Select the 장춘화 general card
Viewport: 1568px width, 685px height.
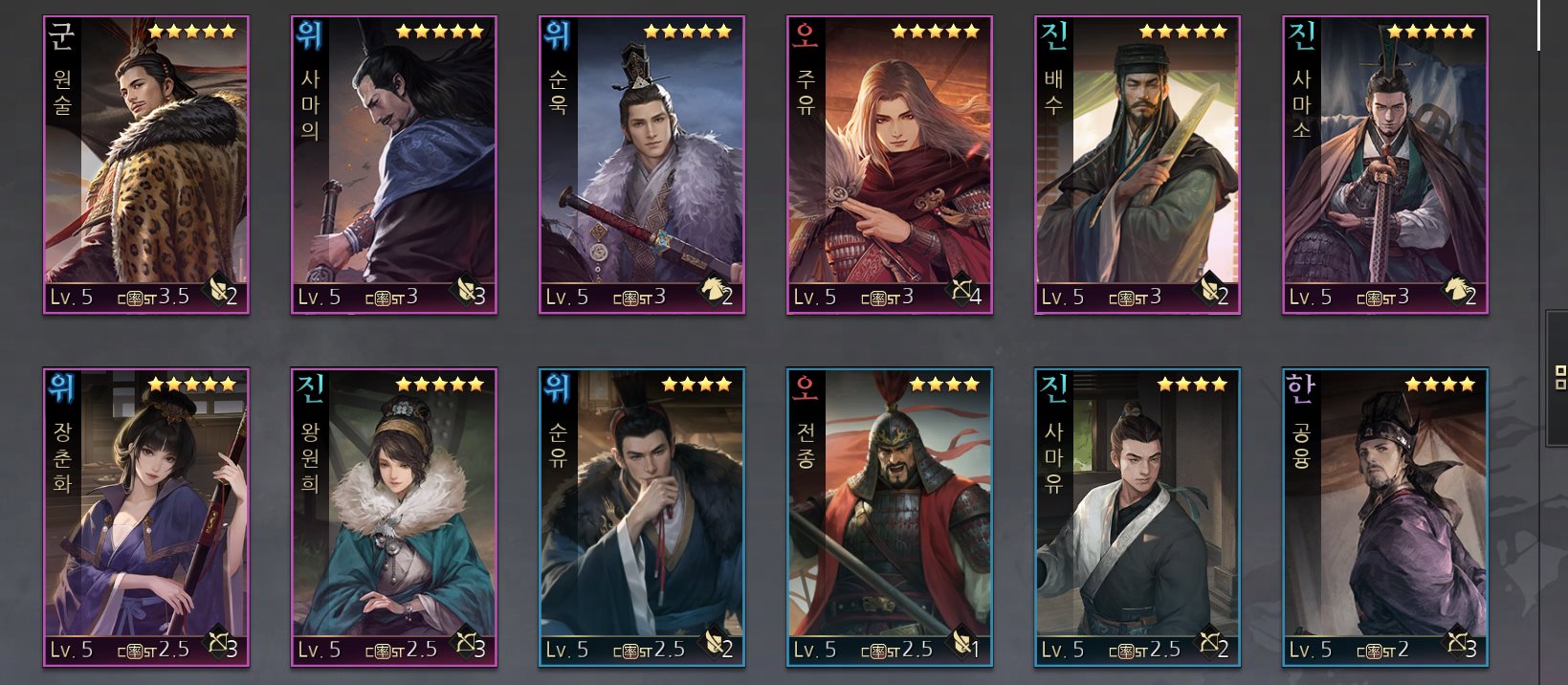146,517
